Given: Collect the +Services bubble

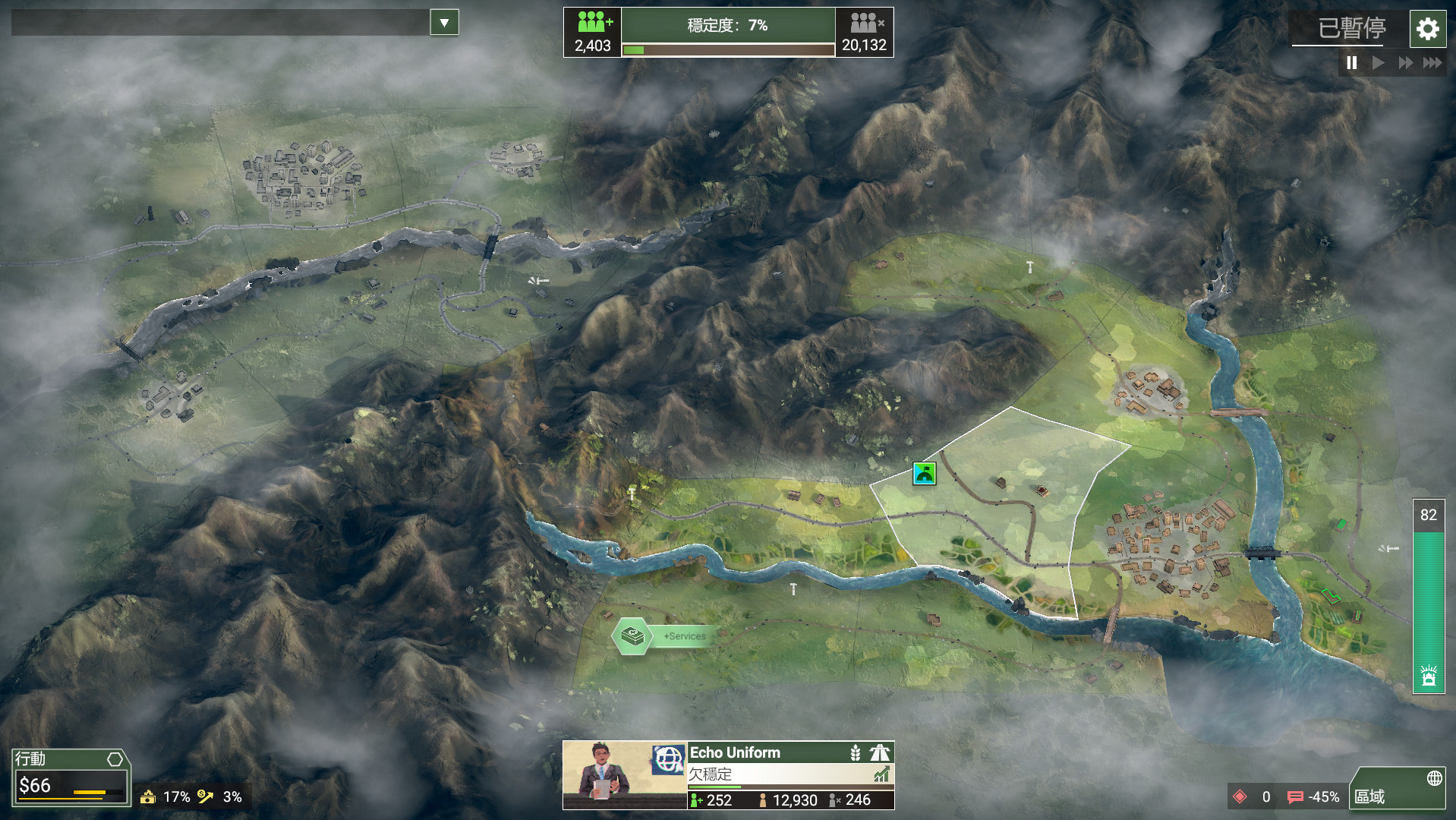Looking at the screenshot, I should coord(633,636).
